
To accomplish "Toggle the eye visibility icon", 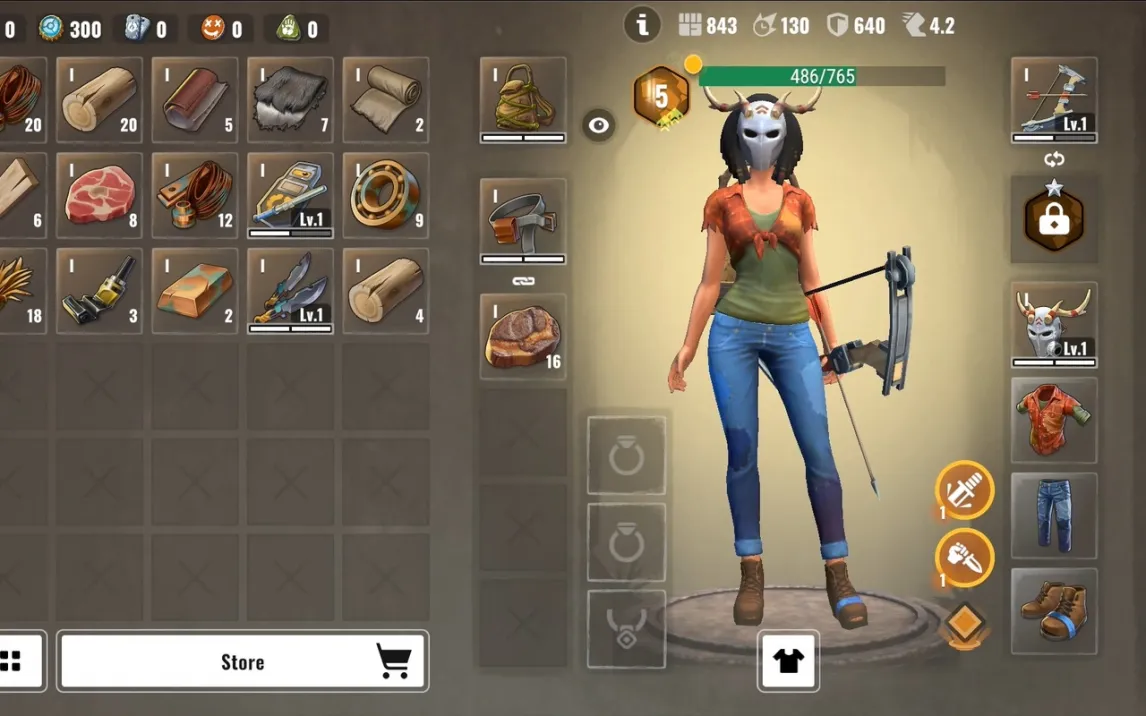I will 598,125.
